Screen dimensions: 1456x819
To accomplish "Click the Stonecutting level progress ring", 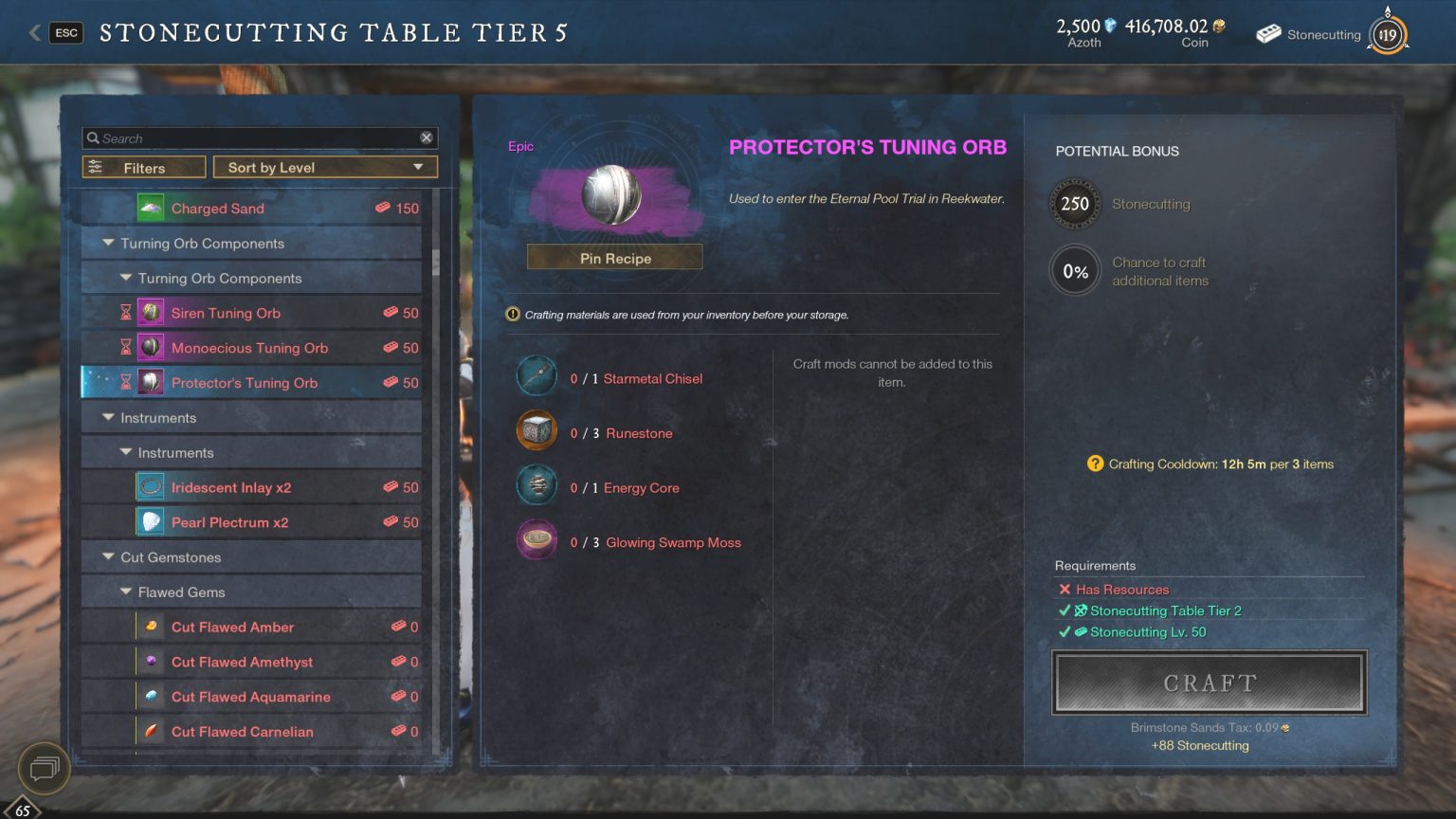I will [x=1386, y=33].
